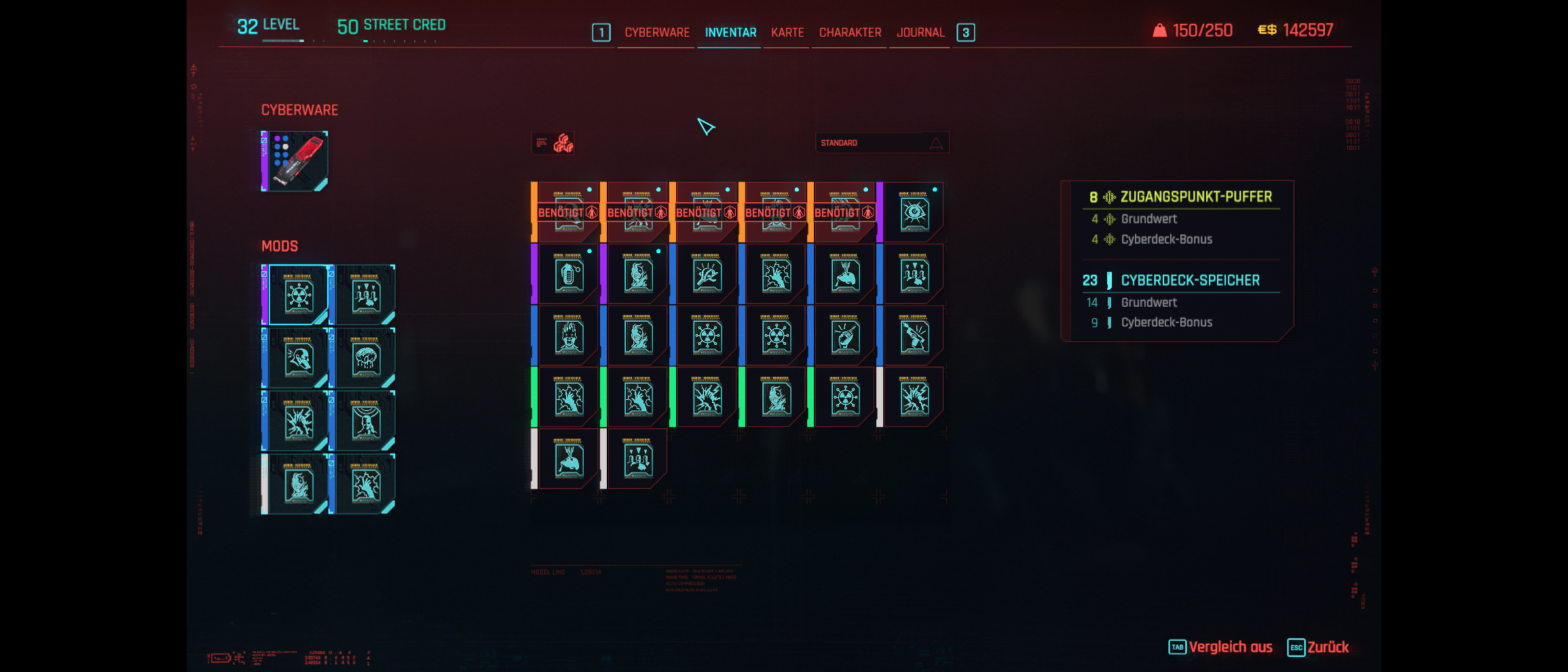Select the burning-face overheat quickhack
Screen dimensions: 1568x672
[x=637, y=274]
